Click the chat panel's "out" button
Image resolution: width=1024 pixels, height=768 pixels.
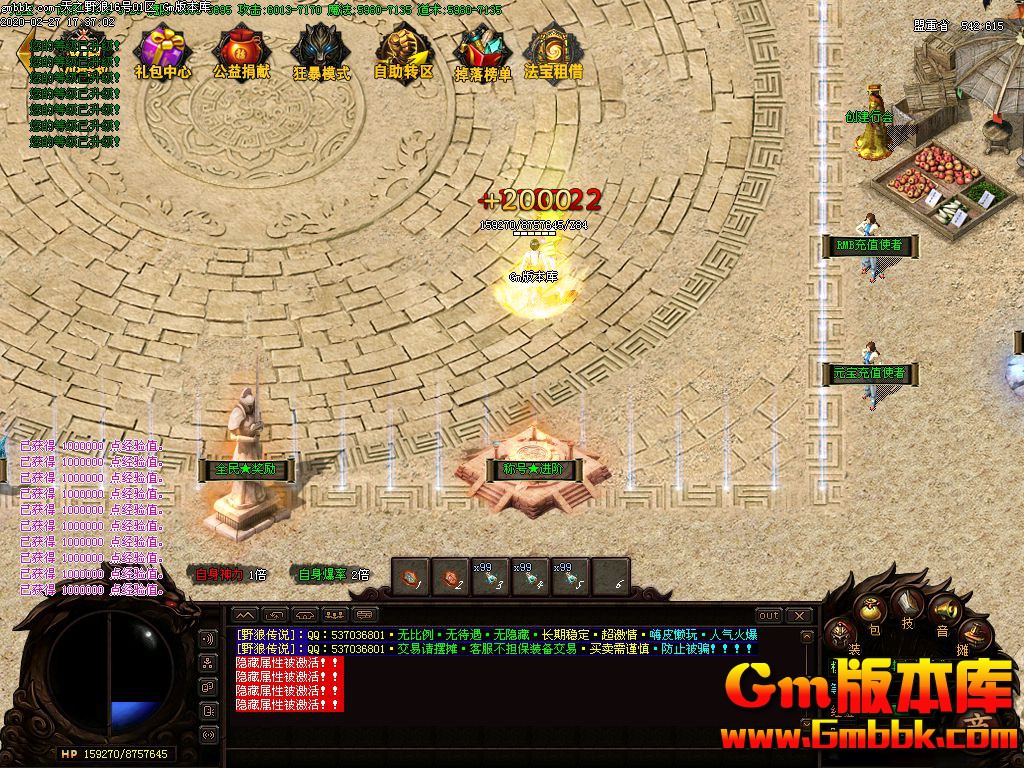pyautogui.click(x=768, y=615)
